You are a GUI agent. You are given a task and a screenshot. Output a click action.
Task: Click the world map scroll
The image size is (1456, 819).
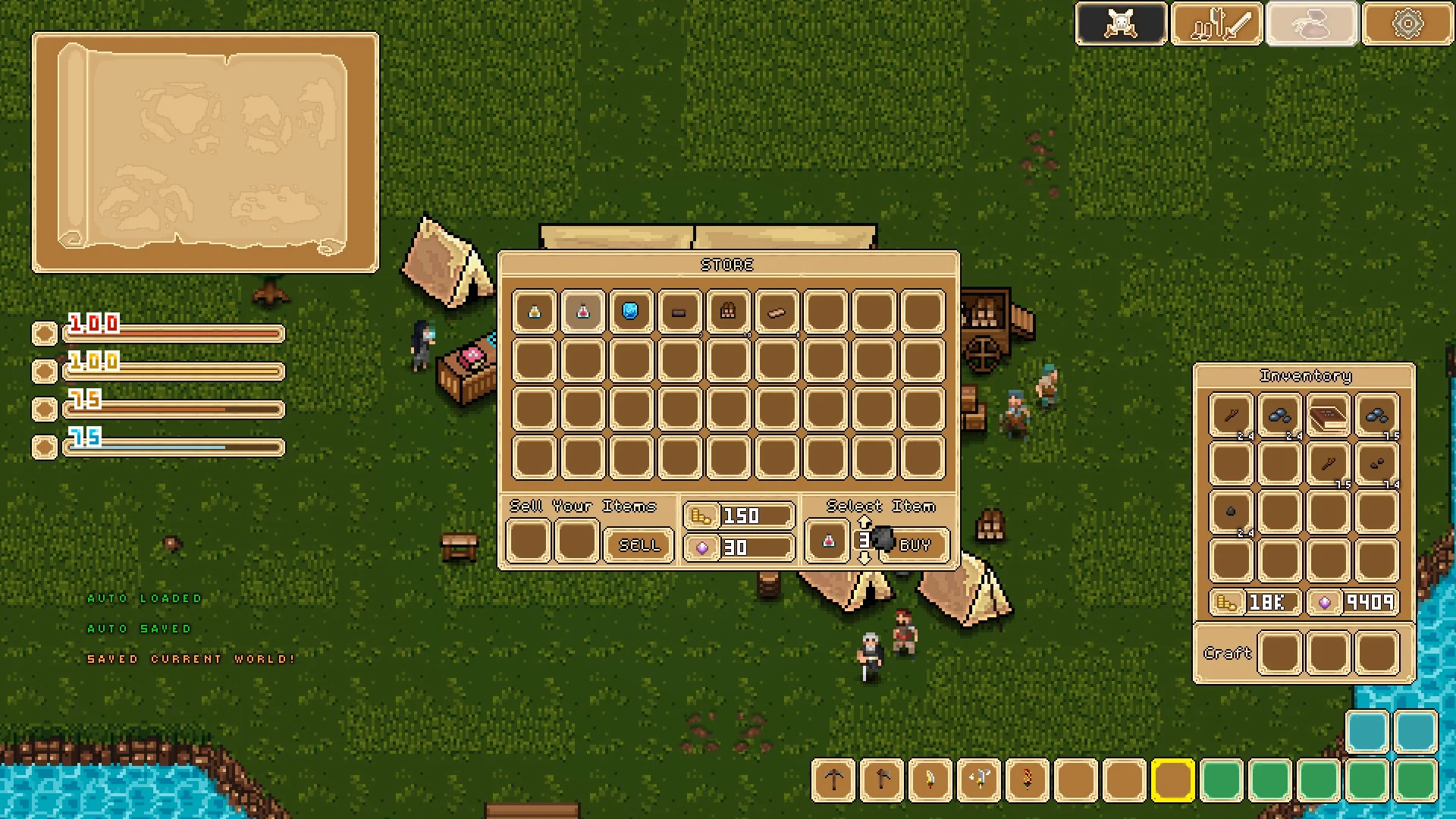205,152
